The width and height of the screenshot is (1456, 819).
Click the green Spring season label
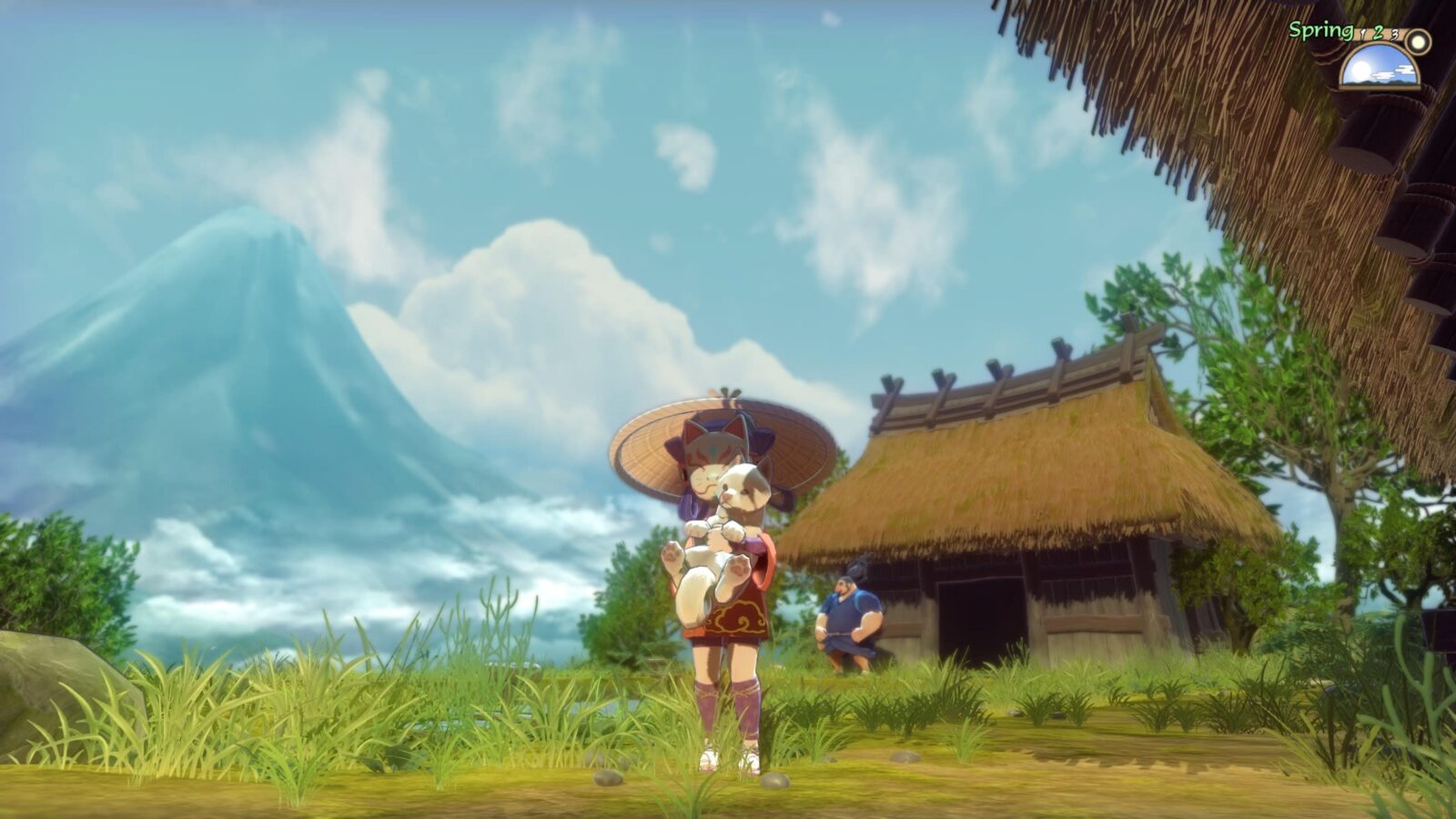tap(1319, 30)
